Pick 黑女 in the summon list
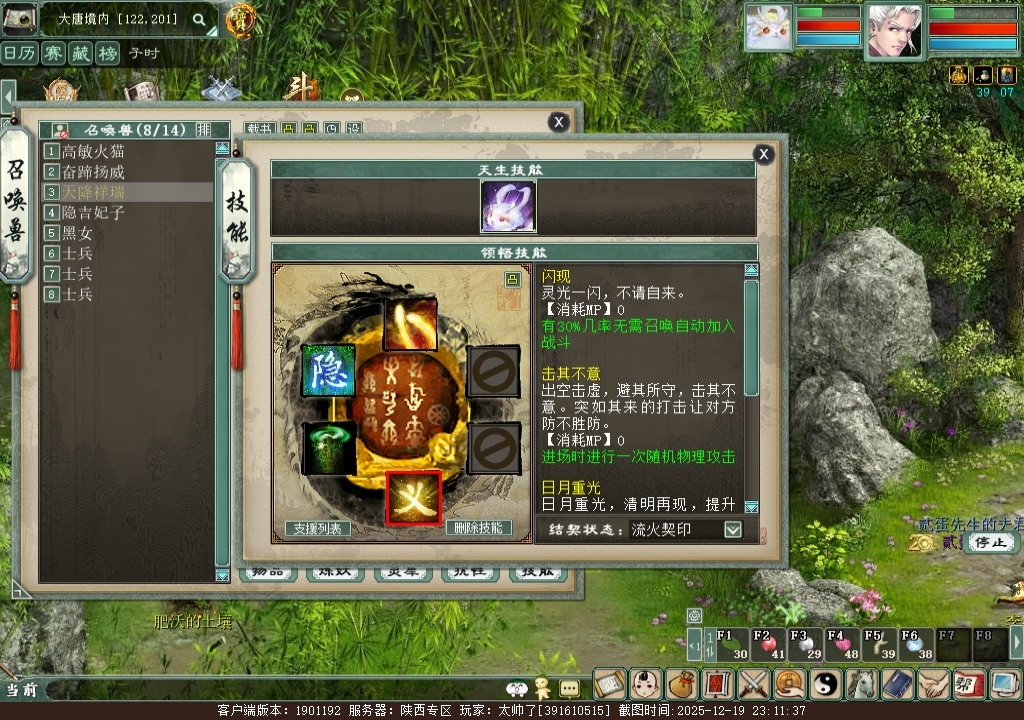1024x720 pixels. pos(78,233)
